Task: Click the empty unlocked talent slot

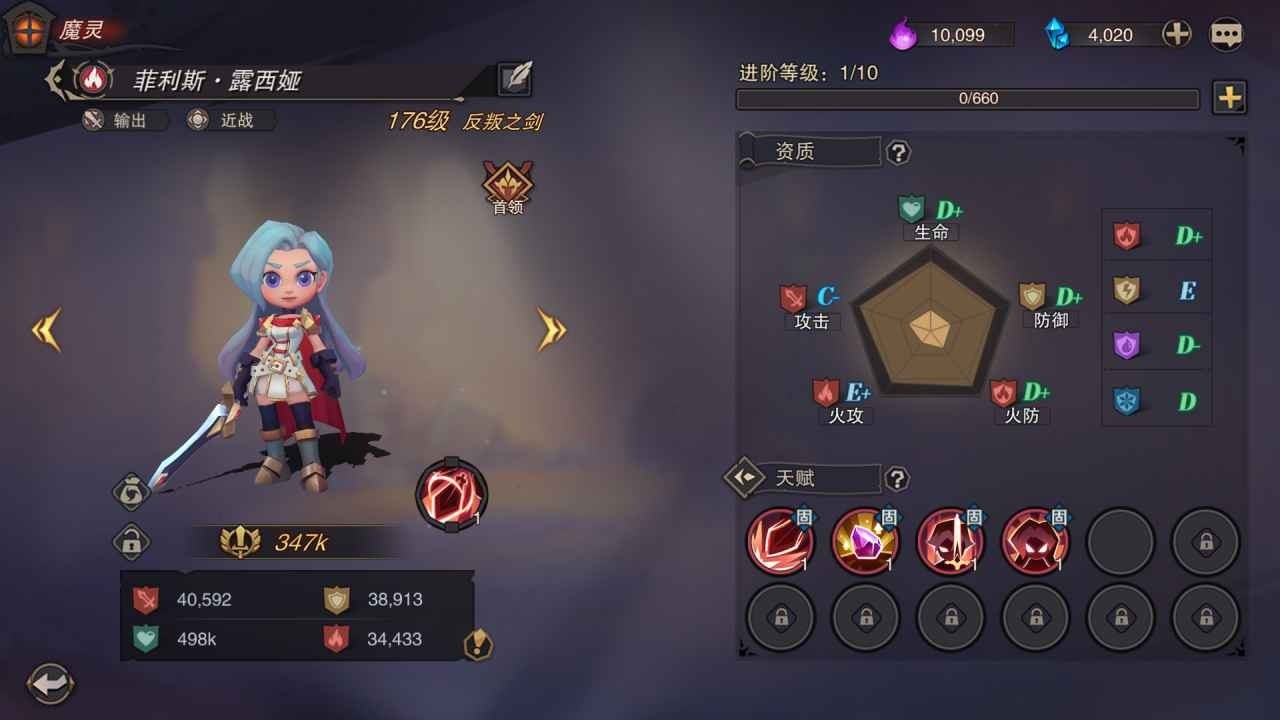Action: (x=1120, y=541)
